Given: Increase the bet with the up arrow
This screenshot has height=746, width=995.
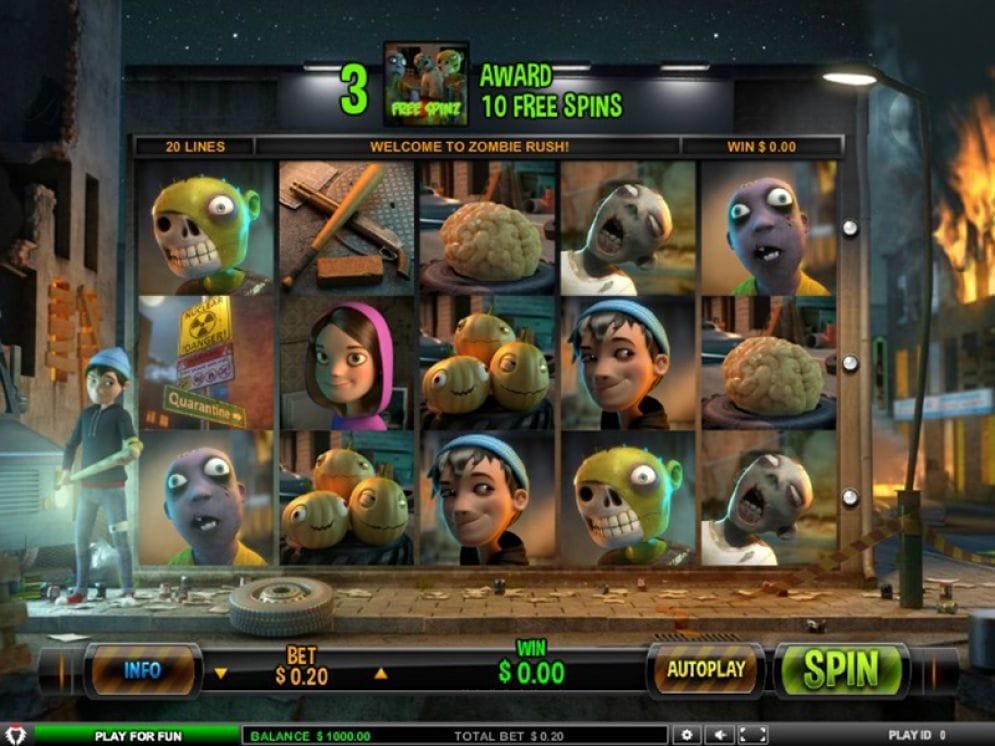Looking at the screenshot, I should click(x=380, y=673).
